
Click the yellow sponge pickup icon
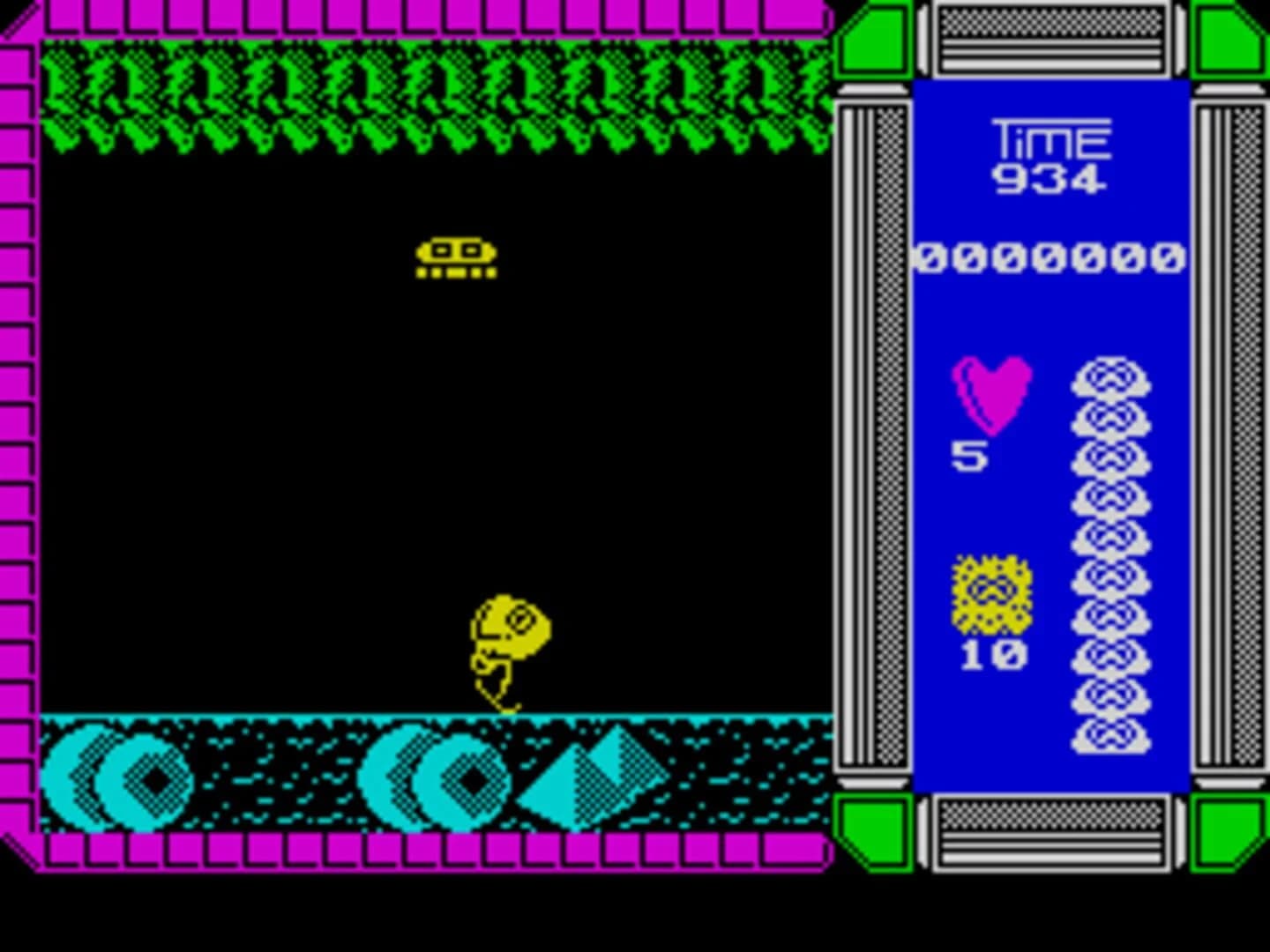point(990,595)
